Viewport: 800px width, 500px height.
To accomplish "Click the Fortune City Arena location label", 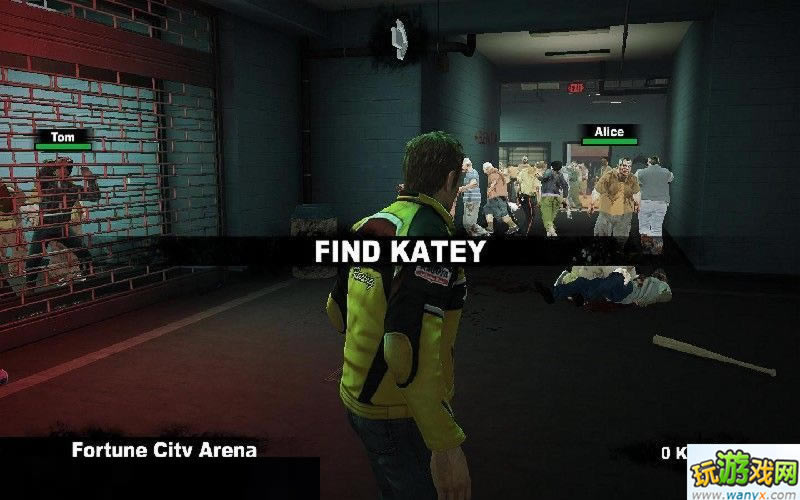I will [x=164, y=450].
